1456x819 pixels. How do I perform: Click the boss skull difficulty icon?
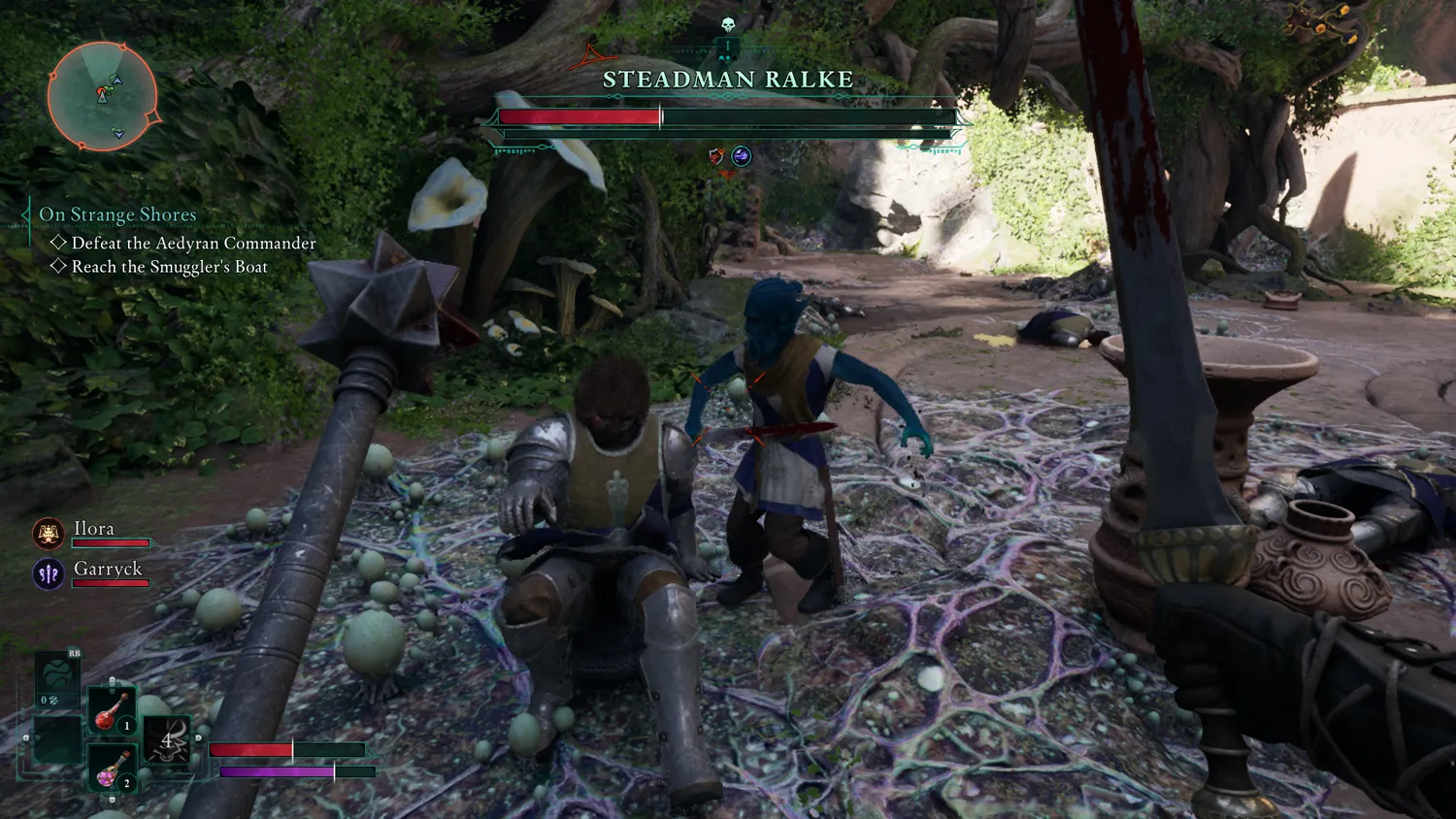pos(728,26)
